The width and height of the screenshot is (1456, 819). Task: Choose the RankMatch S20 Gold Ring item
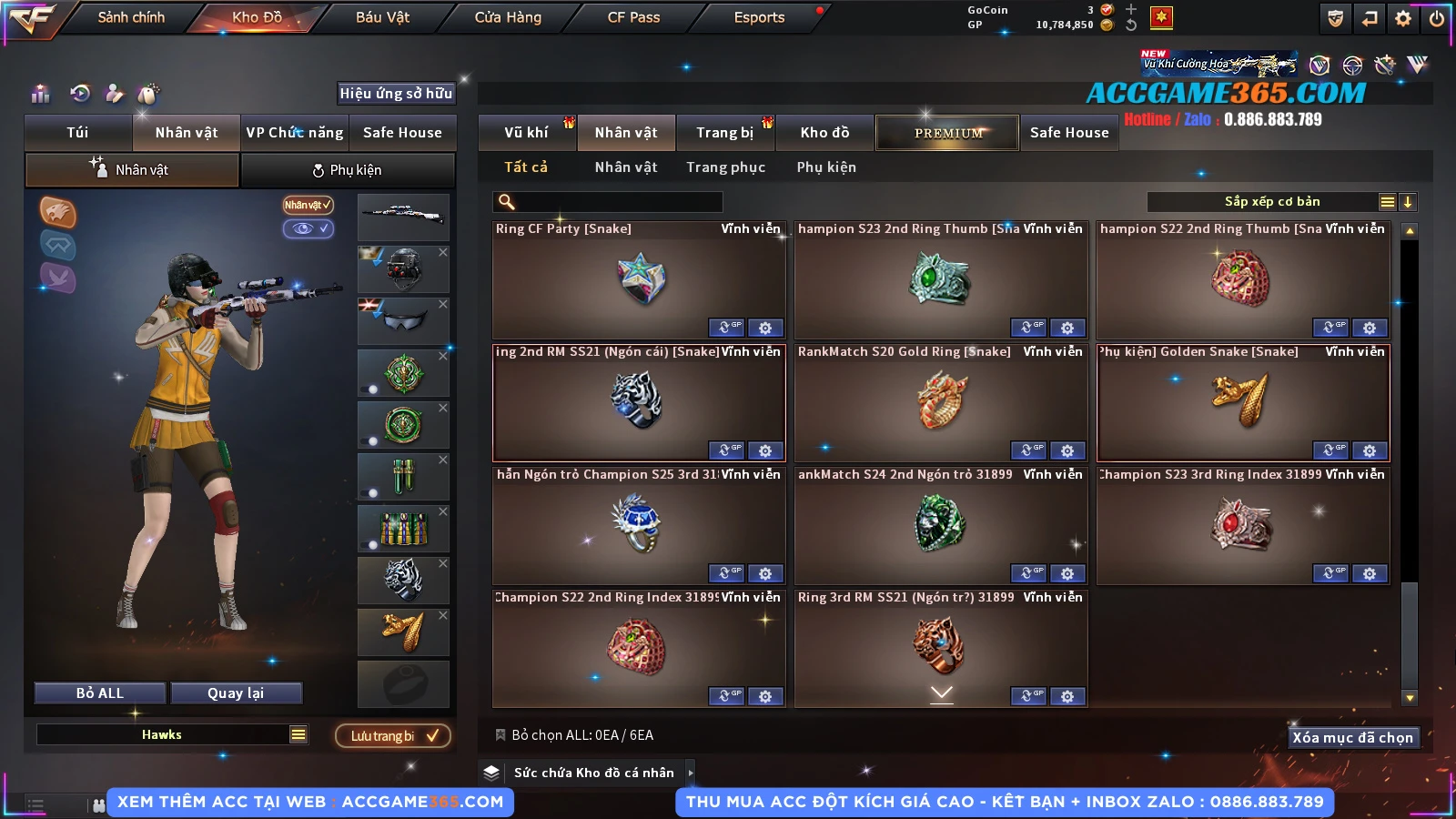pyautogui.click(x=941, y=403)
